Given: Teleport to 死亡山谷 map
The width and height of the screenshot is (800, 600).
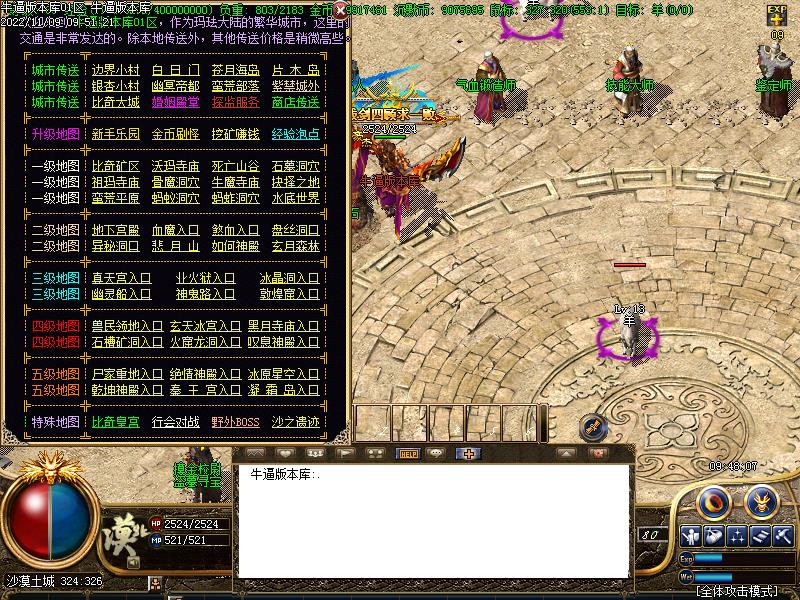Looking at the screenshot, I should pos(235,166).
